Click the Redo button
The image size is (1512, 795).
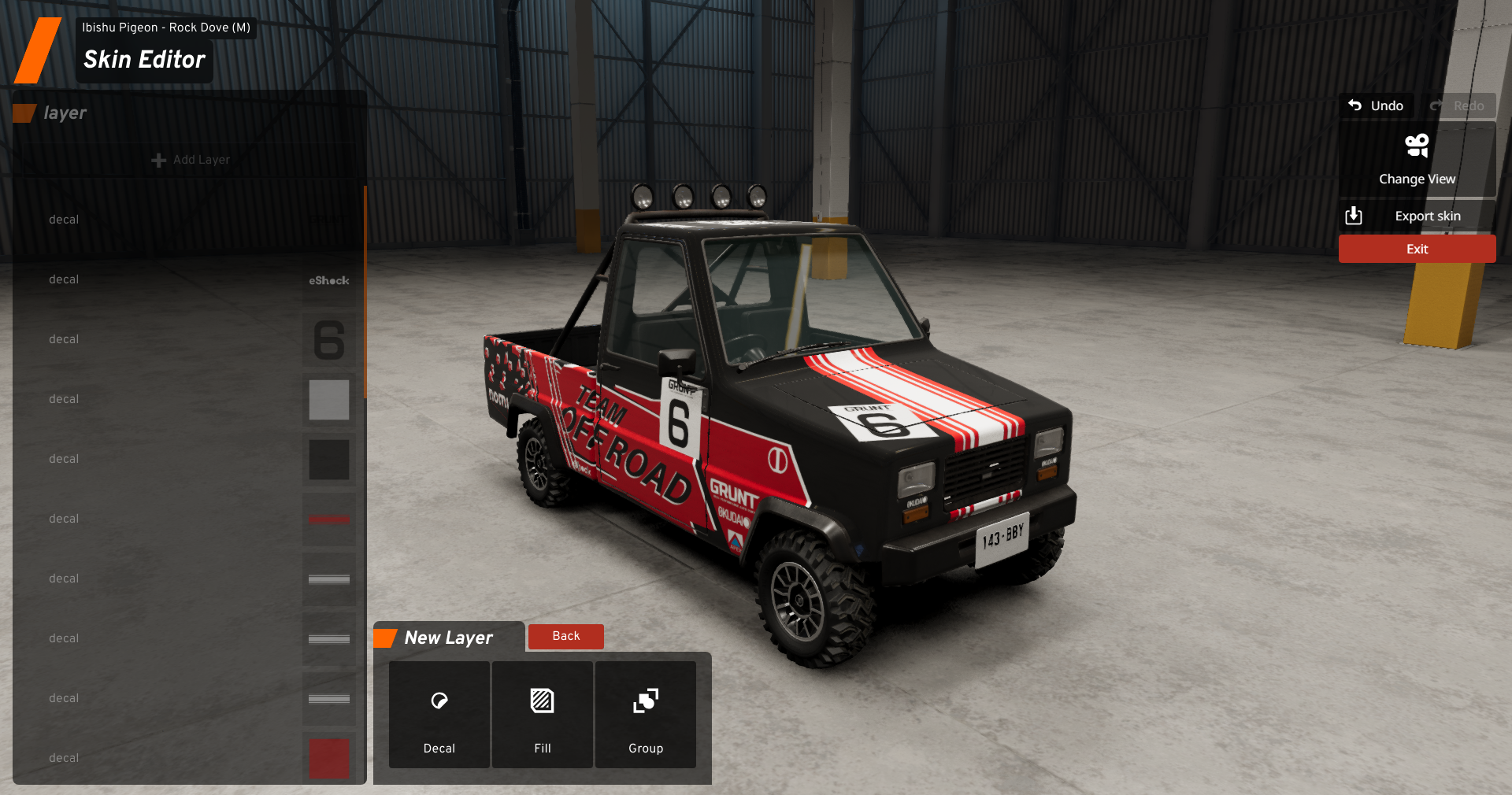1458,105
